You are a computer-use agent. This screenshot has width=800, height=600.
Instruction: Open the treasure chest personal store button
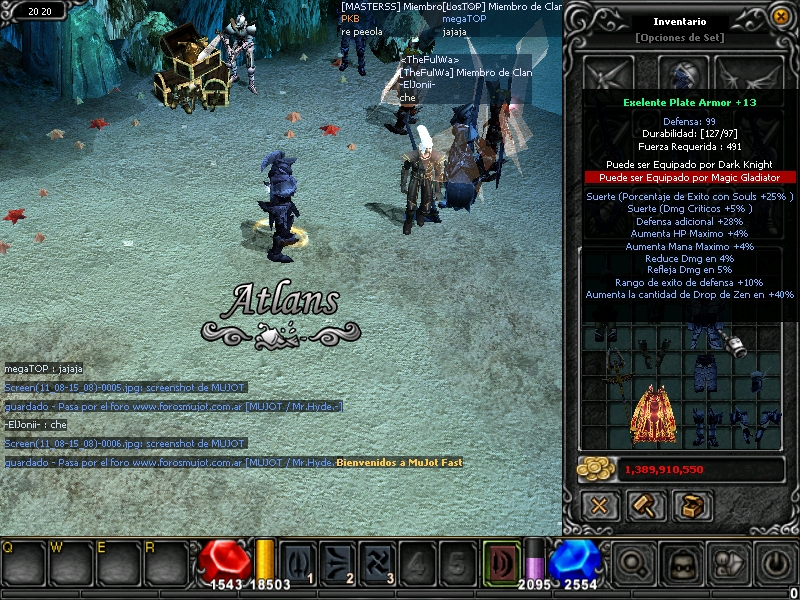[x=691, y=505]
